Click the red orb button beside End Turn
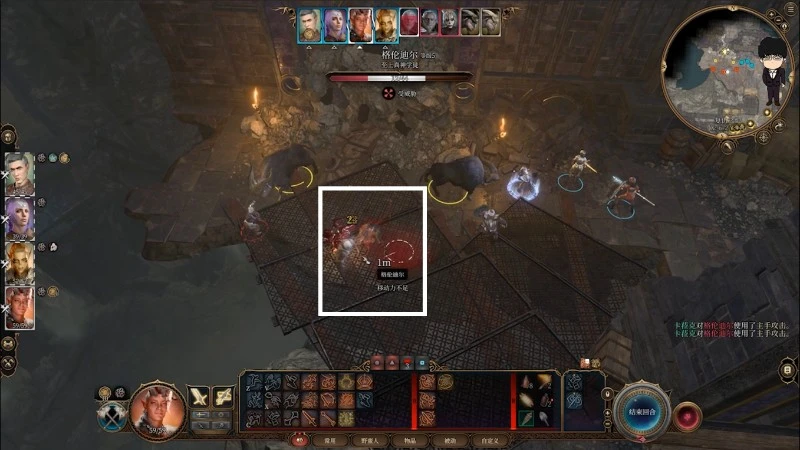The image size is (800, 450). point(687,413)
